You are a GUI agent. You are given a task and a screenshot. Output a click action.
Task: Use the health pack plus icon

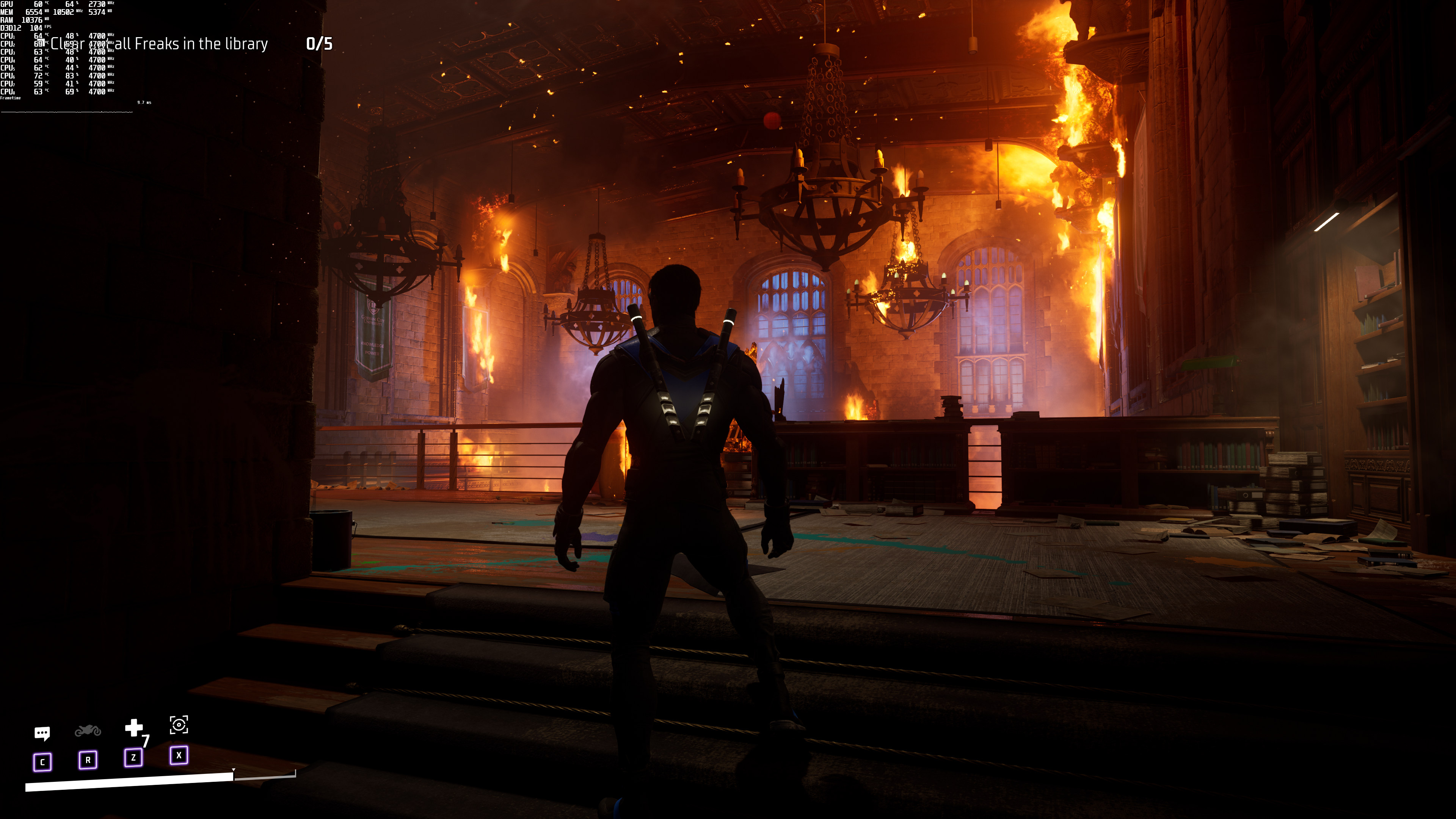tap(133, 728)
